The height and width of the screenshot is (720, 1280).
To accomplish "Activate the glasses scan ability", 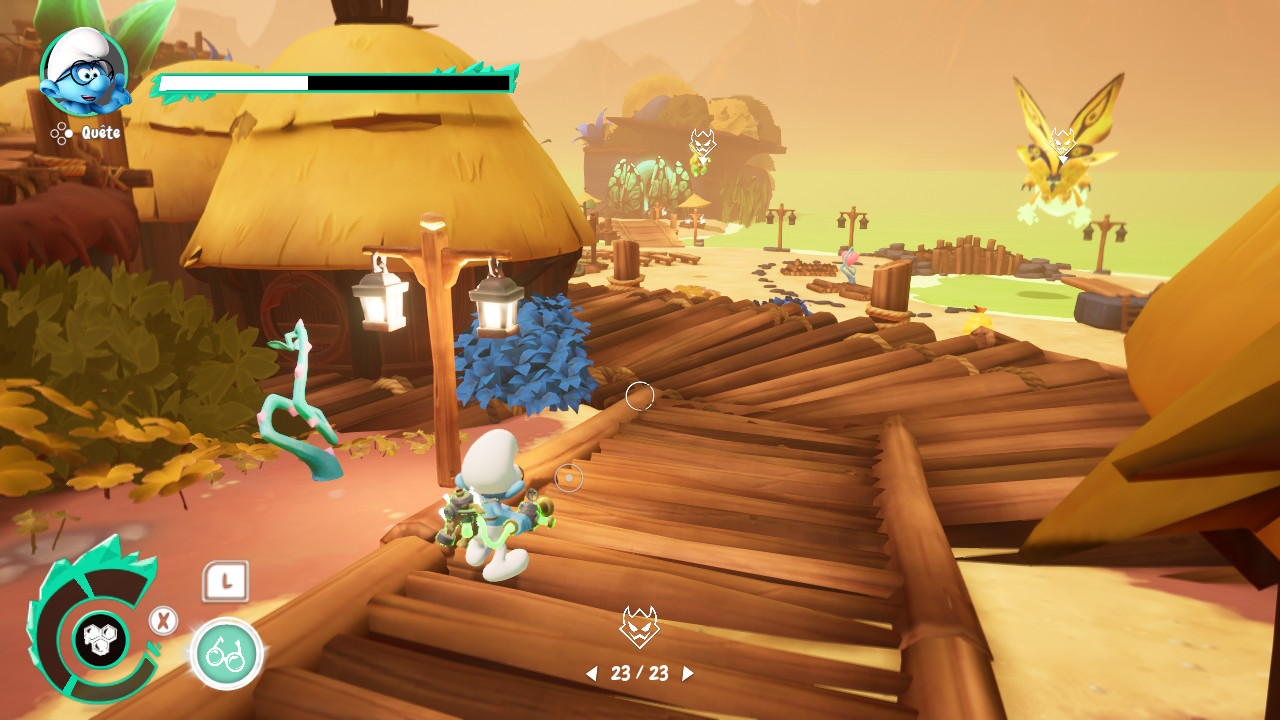I will (226, 654).
